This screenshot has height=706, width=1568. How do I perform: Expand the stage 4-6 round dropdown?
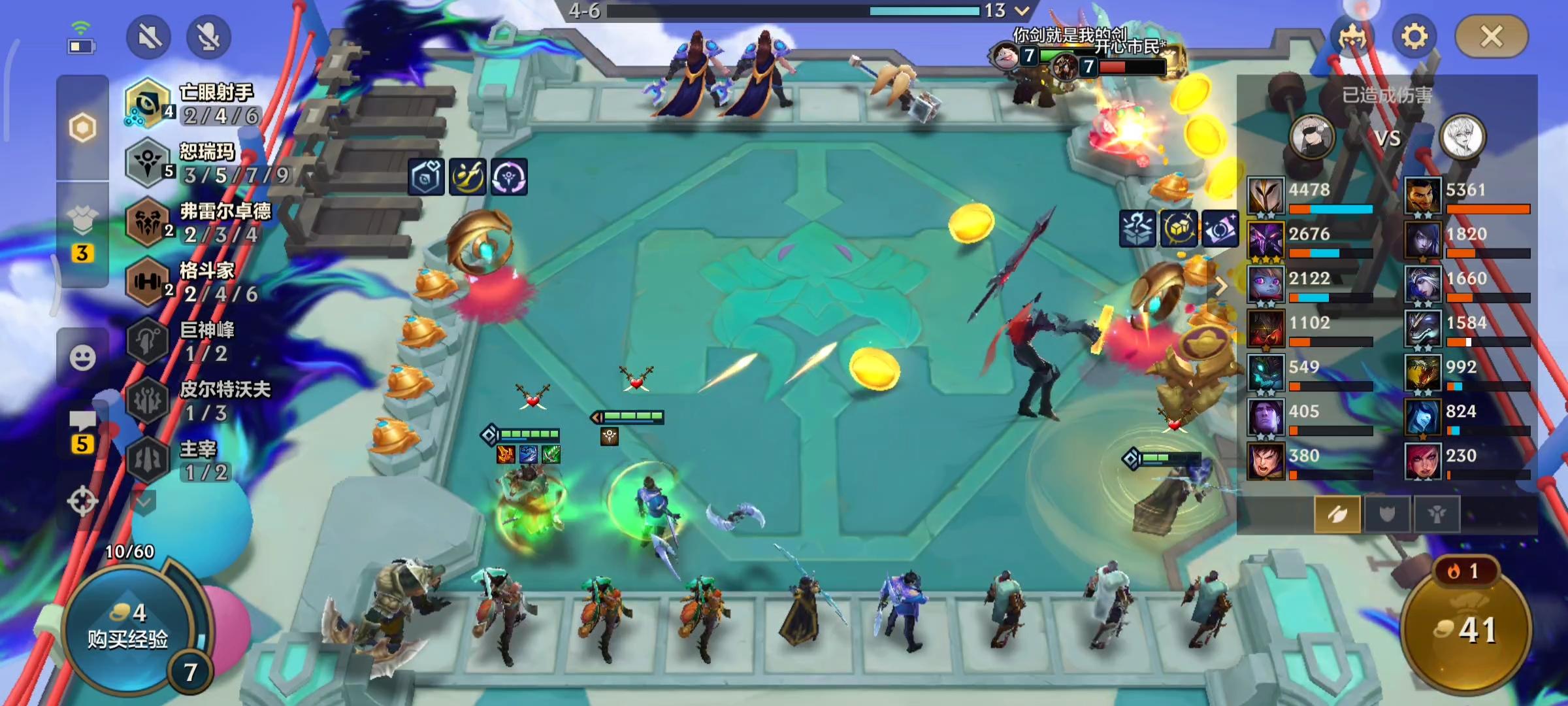1022,10
